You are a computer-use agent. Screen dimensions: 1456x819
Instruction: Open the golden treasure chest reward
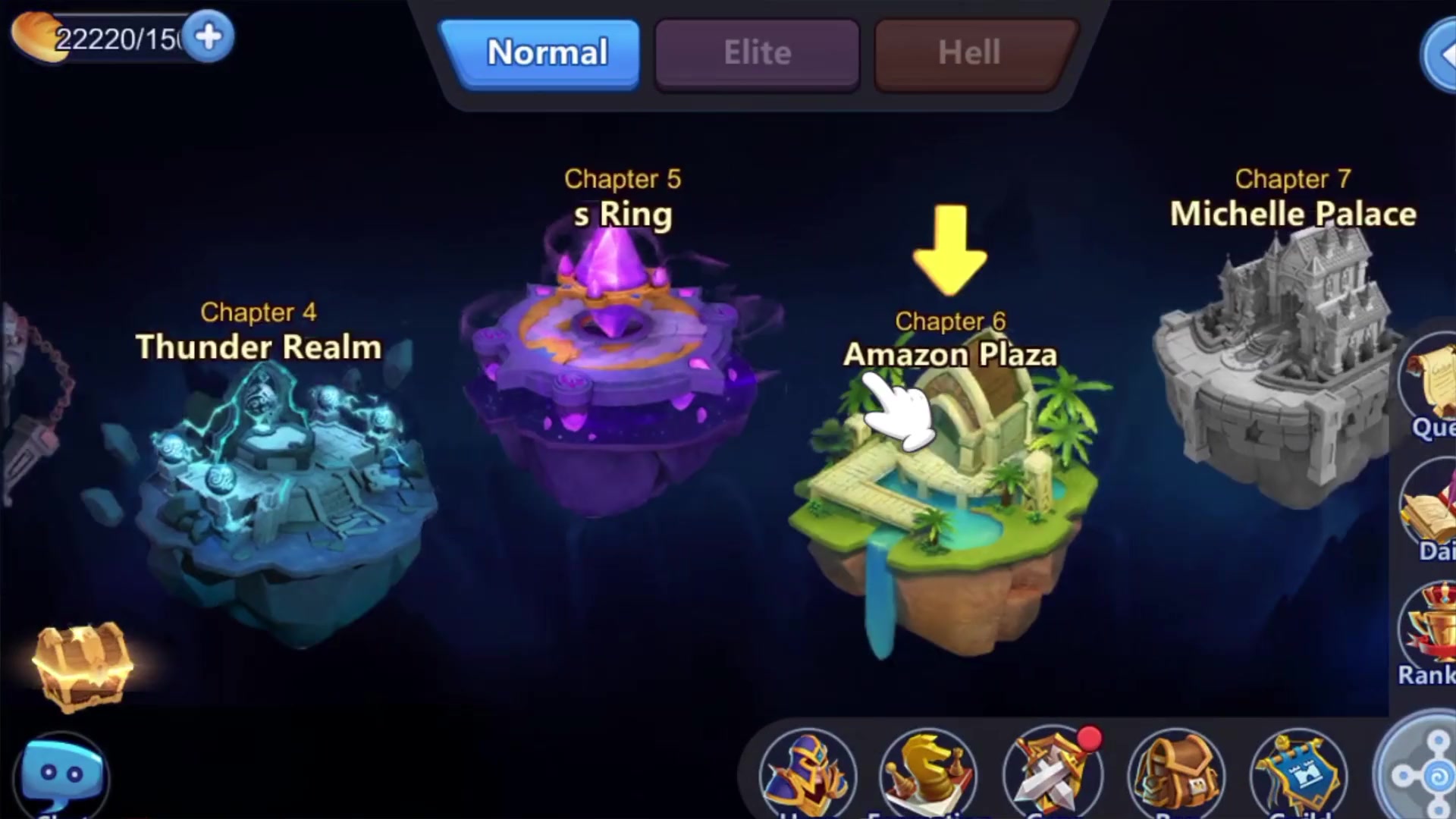[x=82, y=666]
